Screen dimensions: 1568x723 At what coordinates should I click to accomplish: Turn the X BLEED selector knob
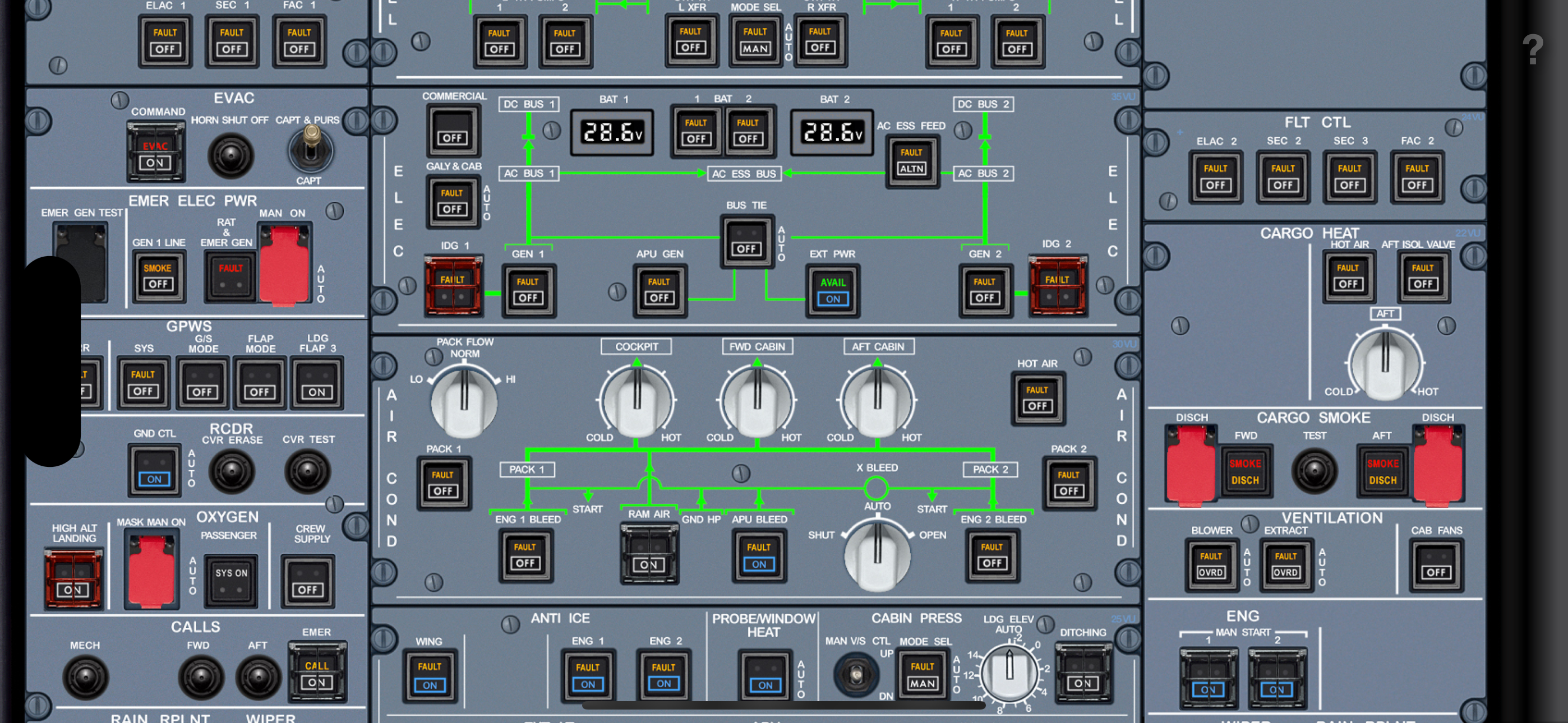[x=877, y=554]
